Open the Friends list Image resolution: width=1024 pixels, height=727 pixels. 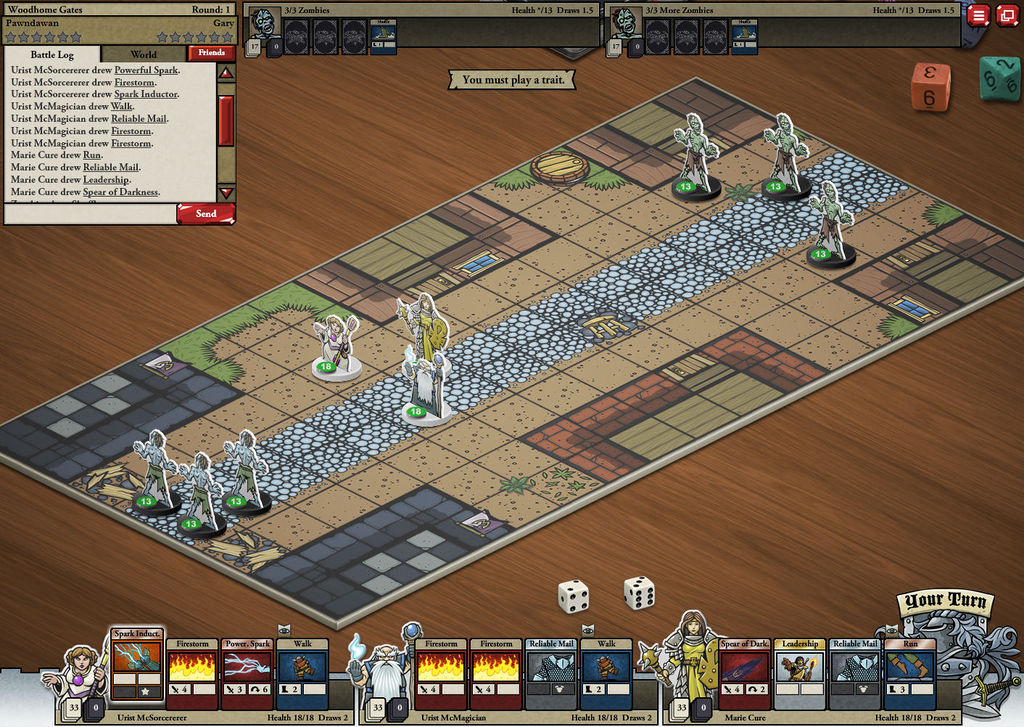coord(211,54)
